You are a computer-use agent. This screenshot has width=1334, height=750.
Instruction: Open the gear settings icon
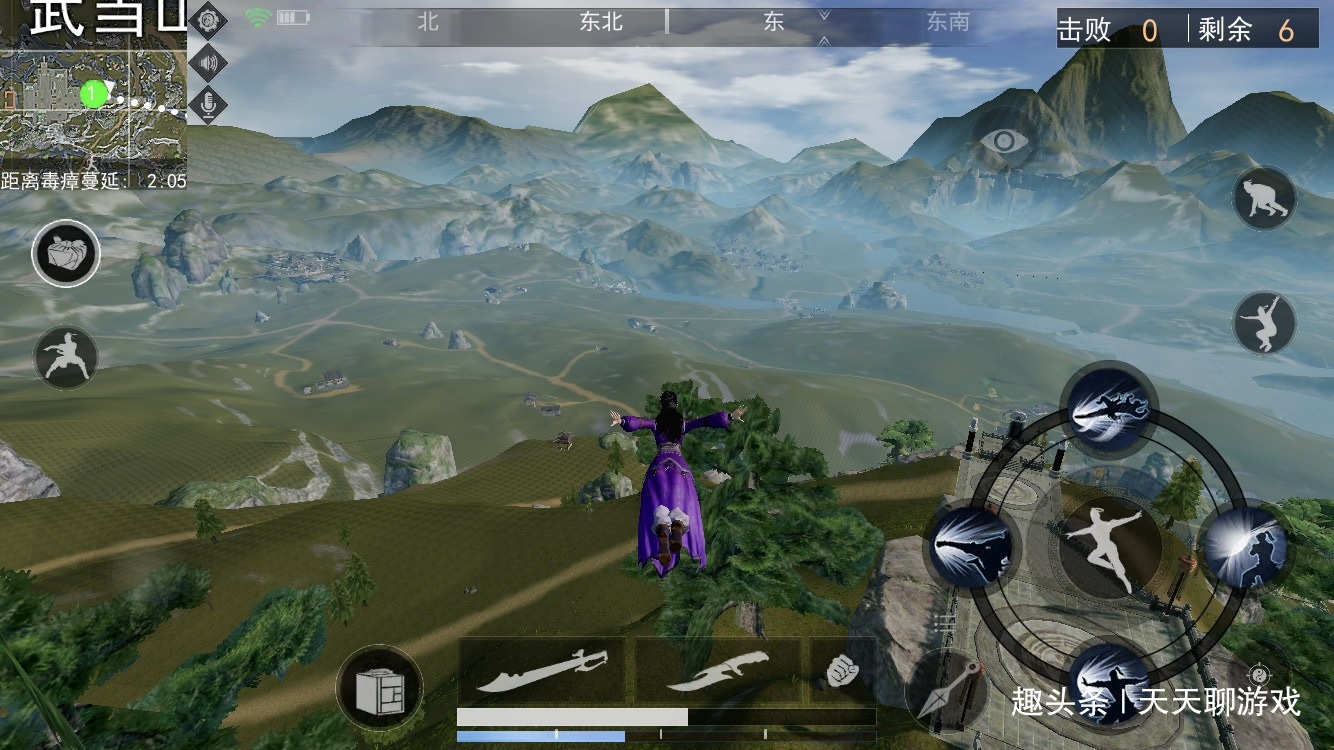click(x=207, y=20)
